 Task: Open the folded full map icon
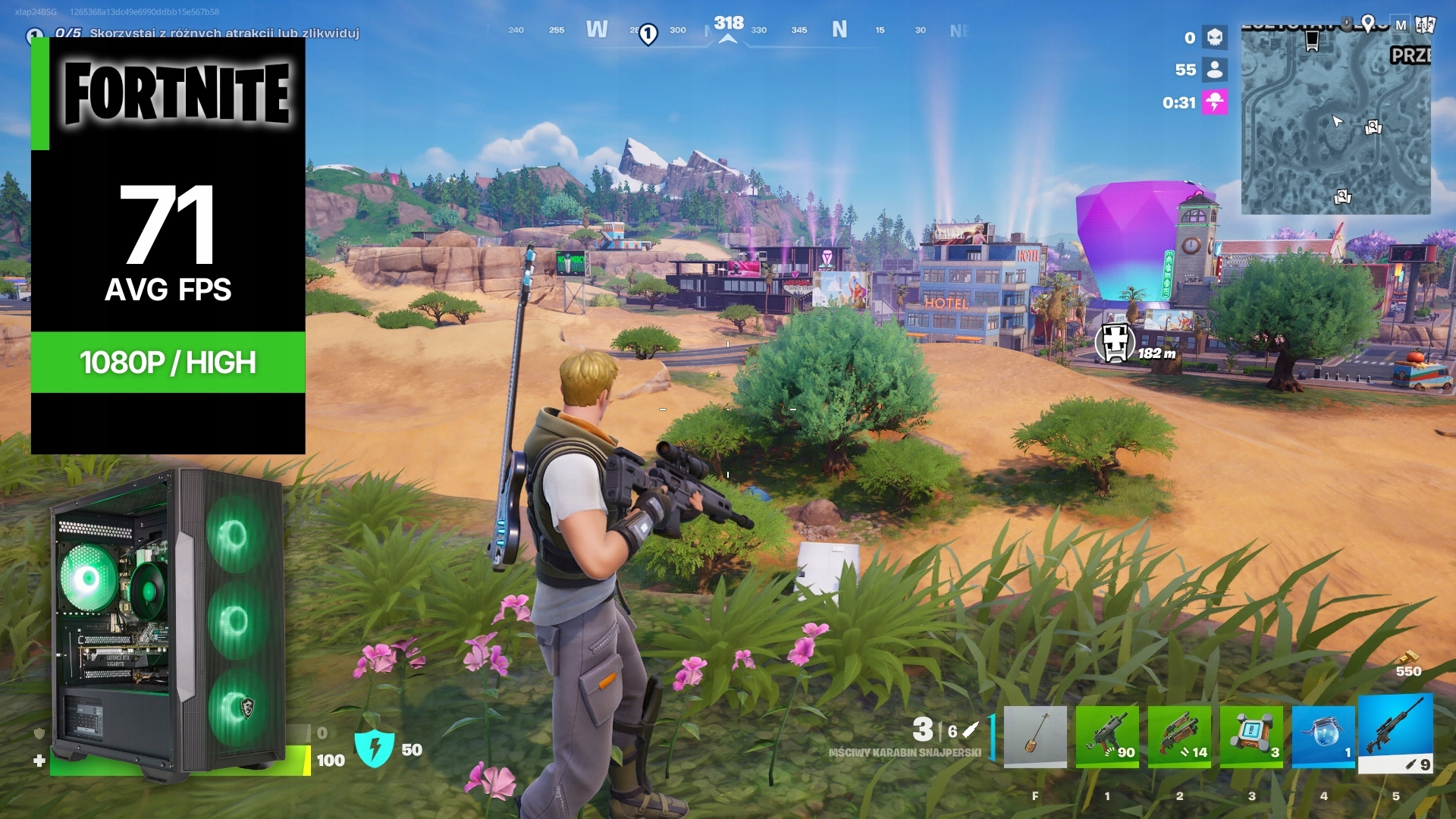1424,25
